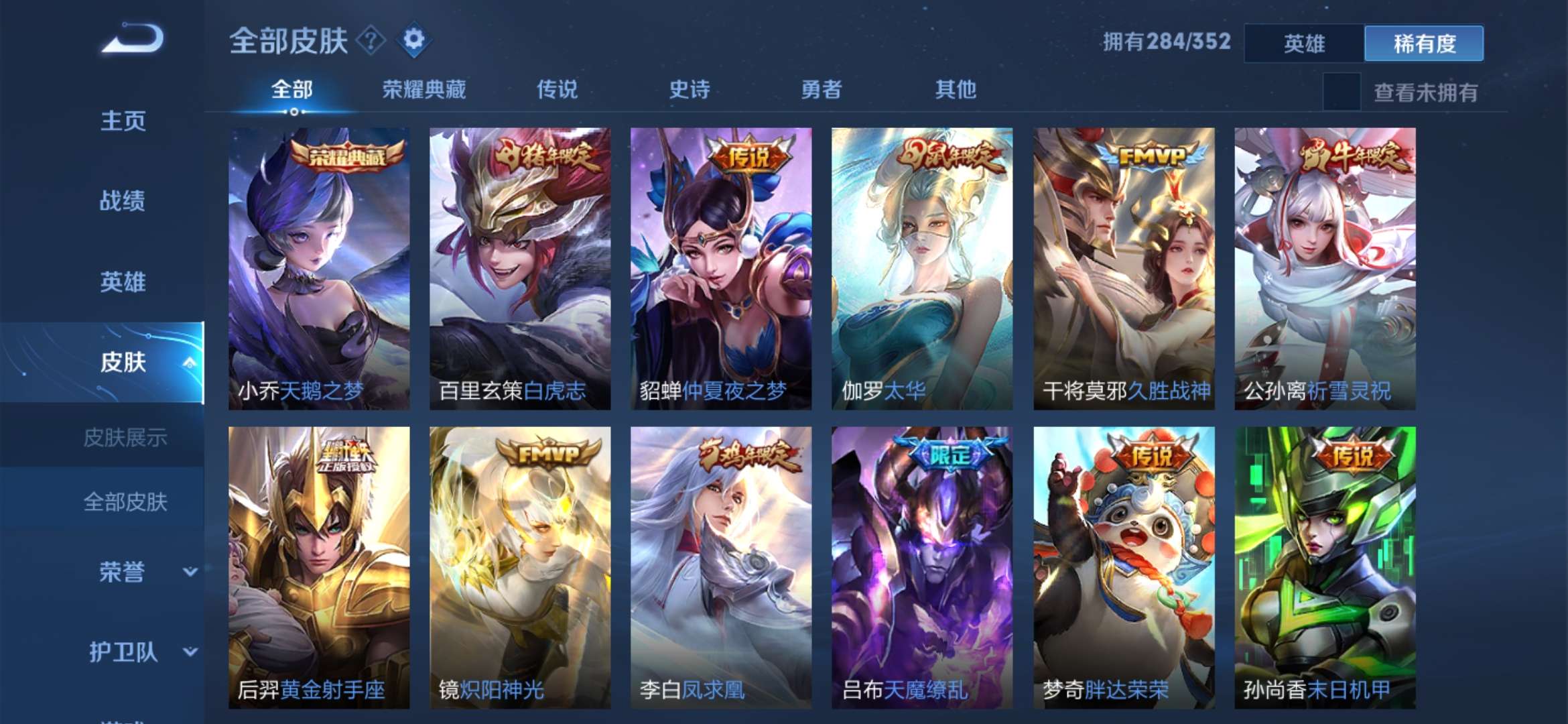Go to 主页 in the left sidebar
Image resolution: width=1568 pixels, height=724 pixels.
pyautogui.click(x=122, y=121)
